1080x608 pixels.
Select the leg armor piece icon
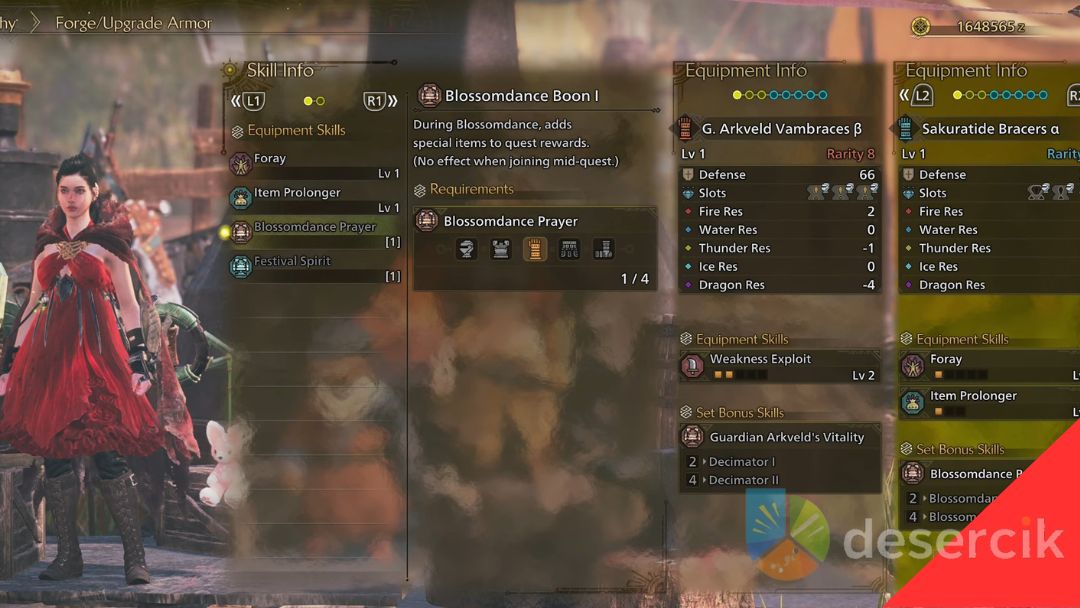(x=603, y=250)
